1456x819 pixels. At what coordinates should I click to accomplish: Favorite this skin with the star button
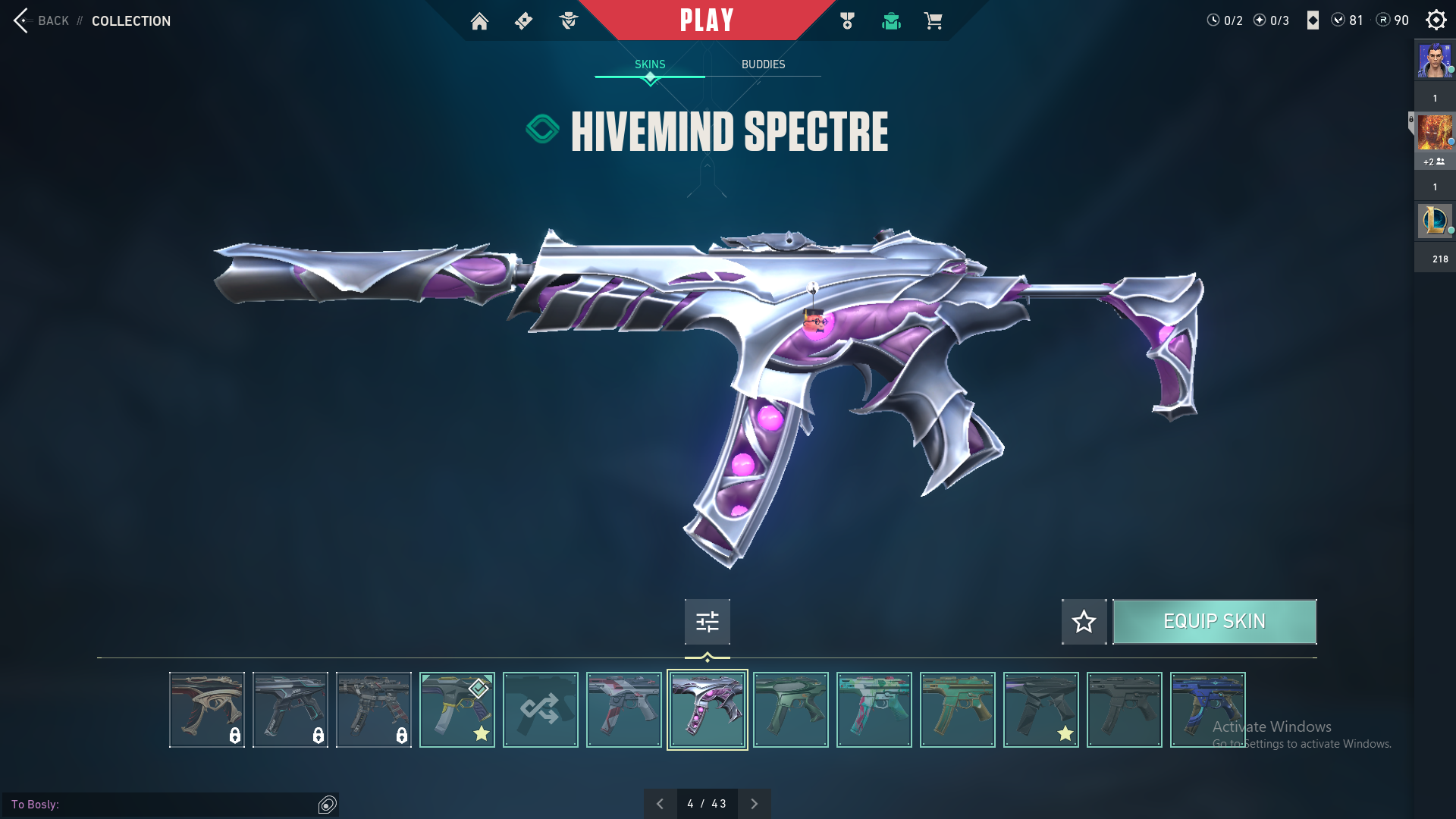[x=1084, y=622]
